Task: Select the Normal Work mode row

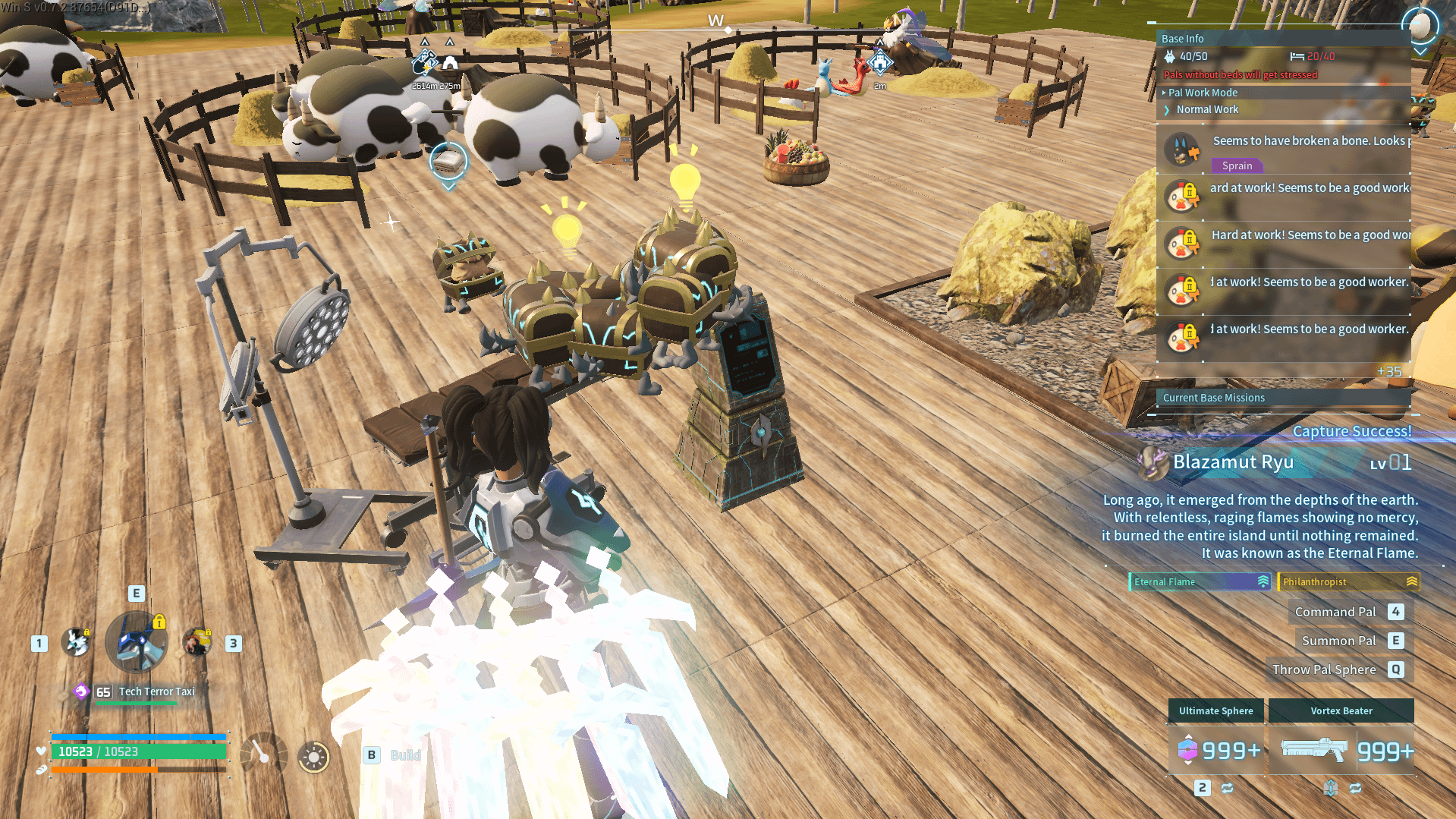Action: [1207, 109]
